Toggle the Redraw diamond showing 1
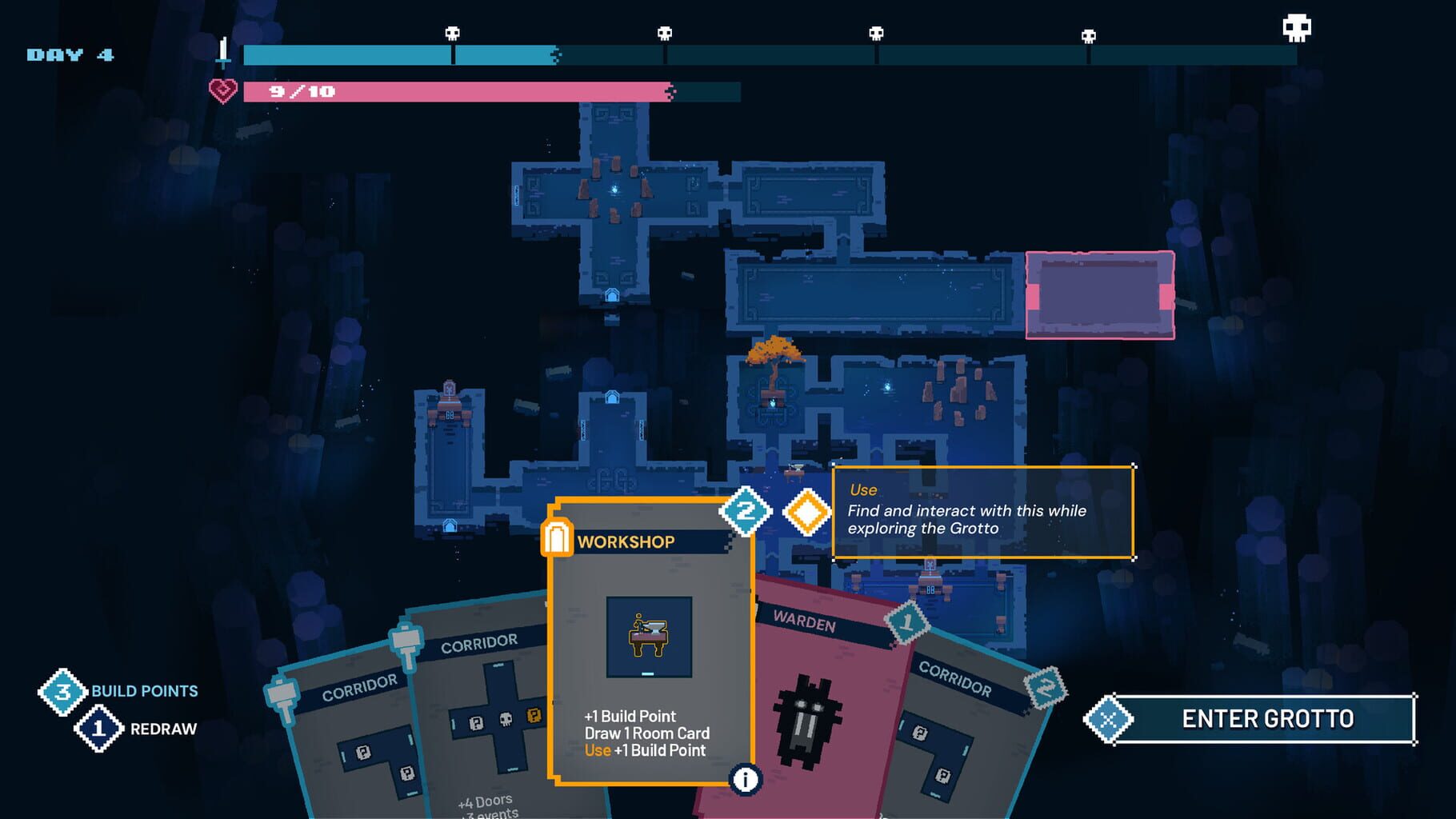 [98, 728]
